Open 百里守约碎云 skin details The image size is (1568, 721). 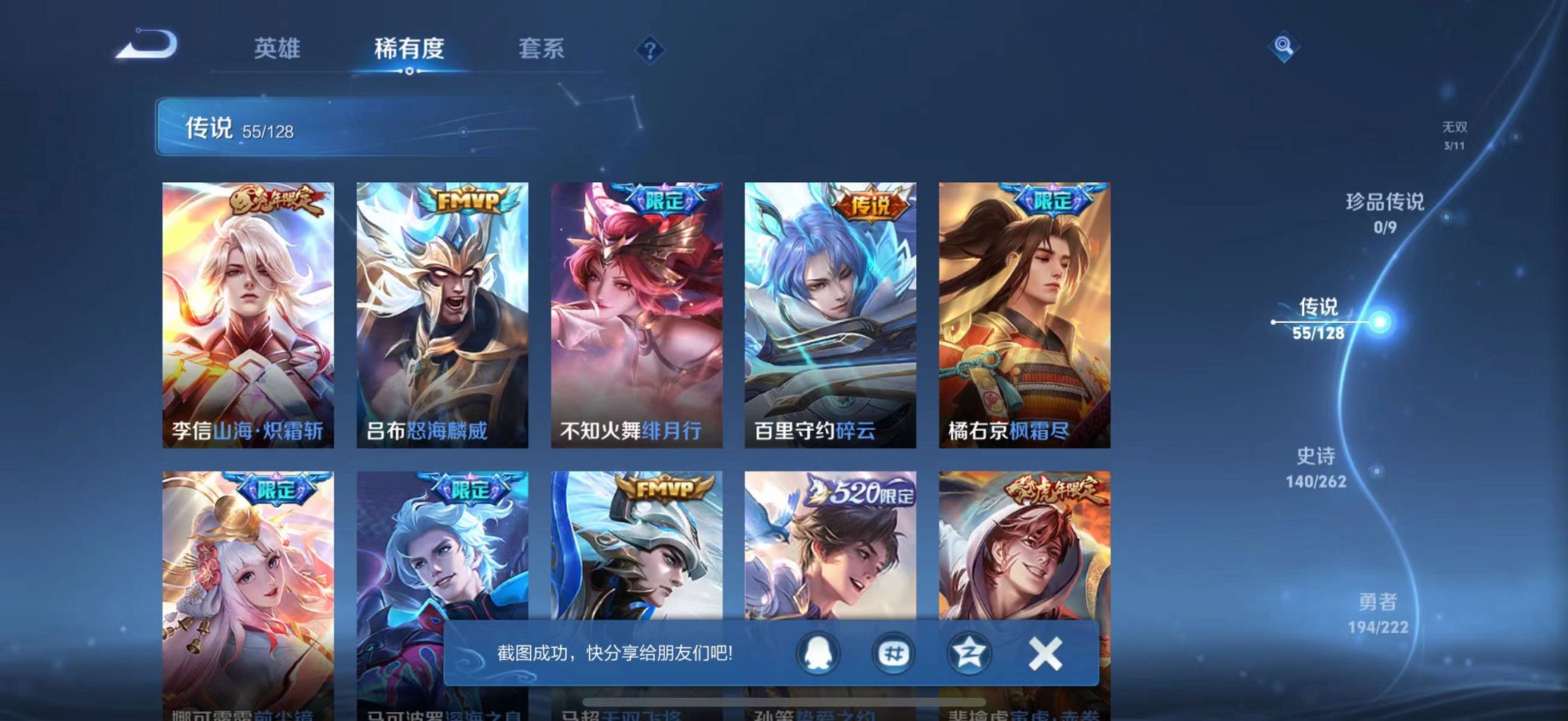tap(834, 310)
